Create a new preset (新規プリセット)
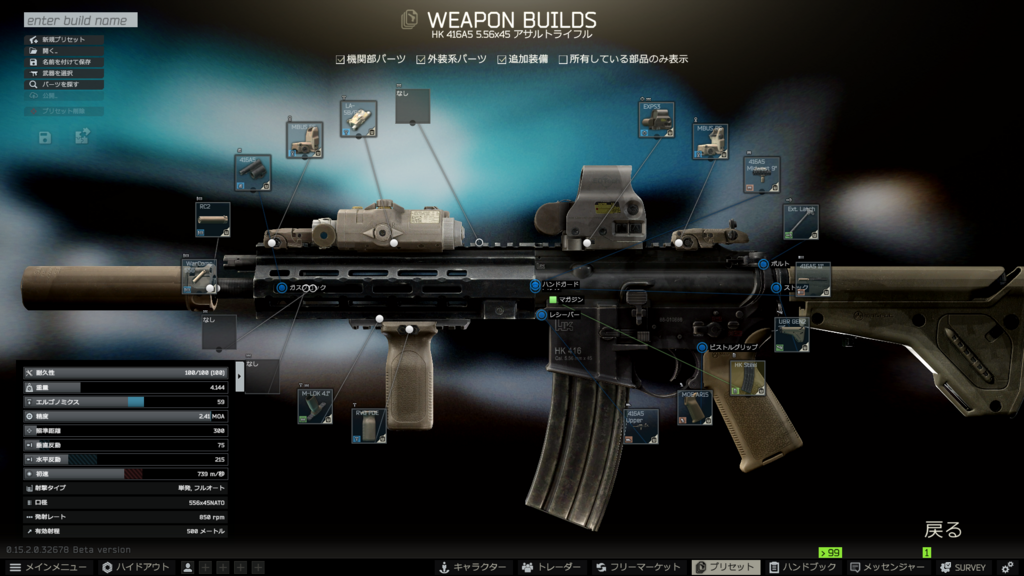 (x=64, y=40)
